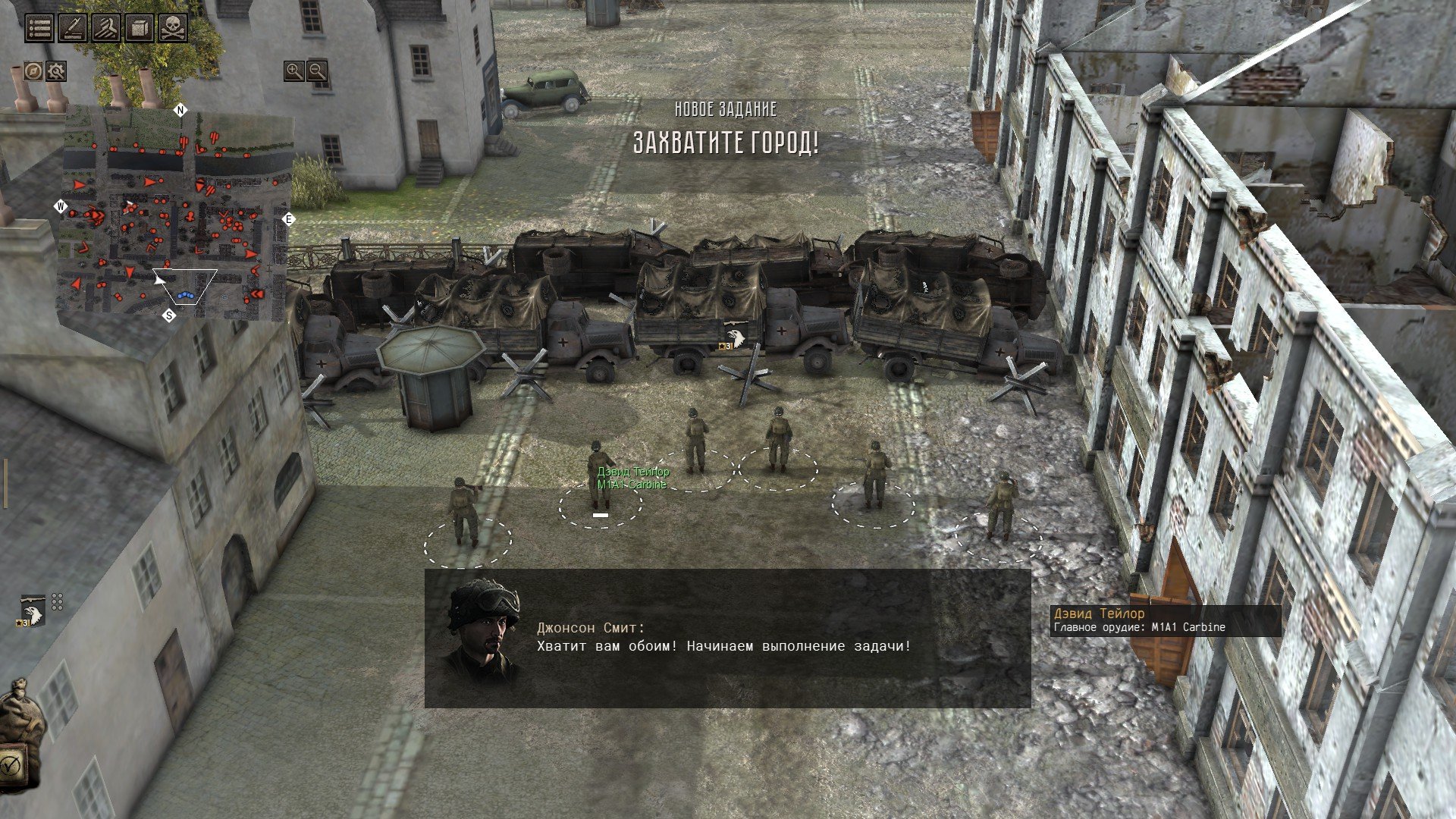Screen dimensions: 1456x819
Task: Open the skull and crossbones panel
Action: (173, 28)
